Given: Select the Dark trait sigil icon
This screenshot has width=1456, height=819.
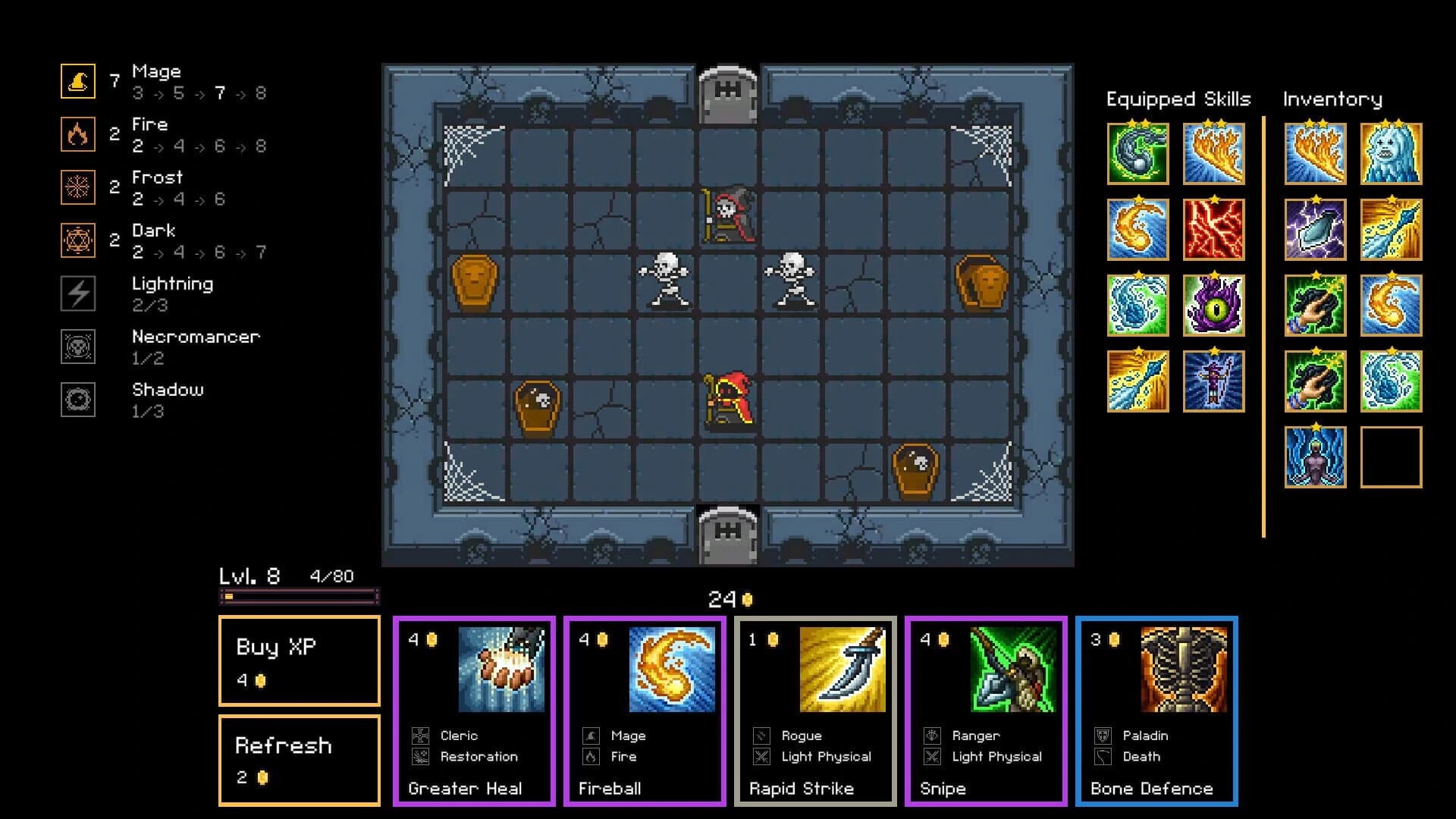Looking at the screenshot, I should tap(78, 239).
